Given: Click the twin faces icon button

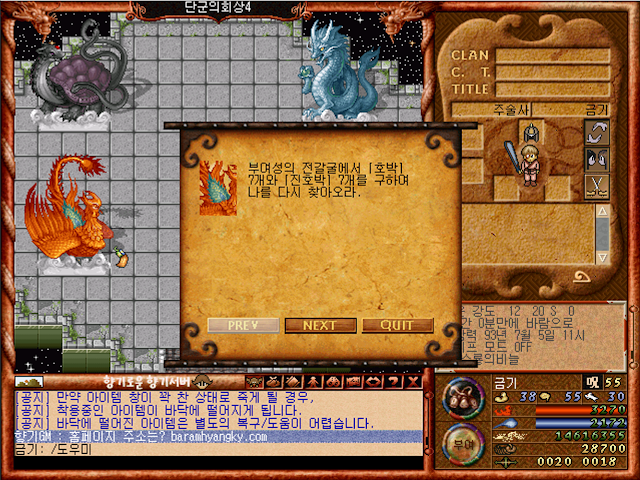Looking at the screenshot, I should [x=597, y=159].
